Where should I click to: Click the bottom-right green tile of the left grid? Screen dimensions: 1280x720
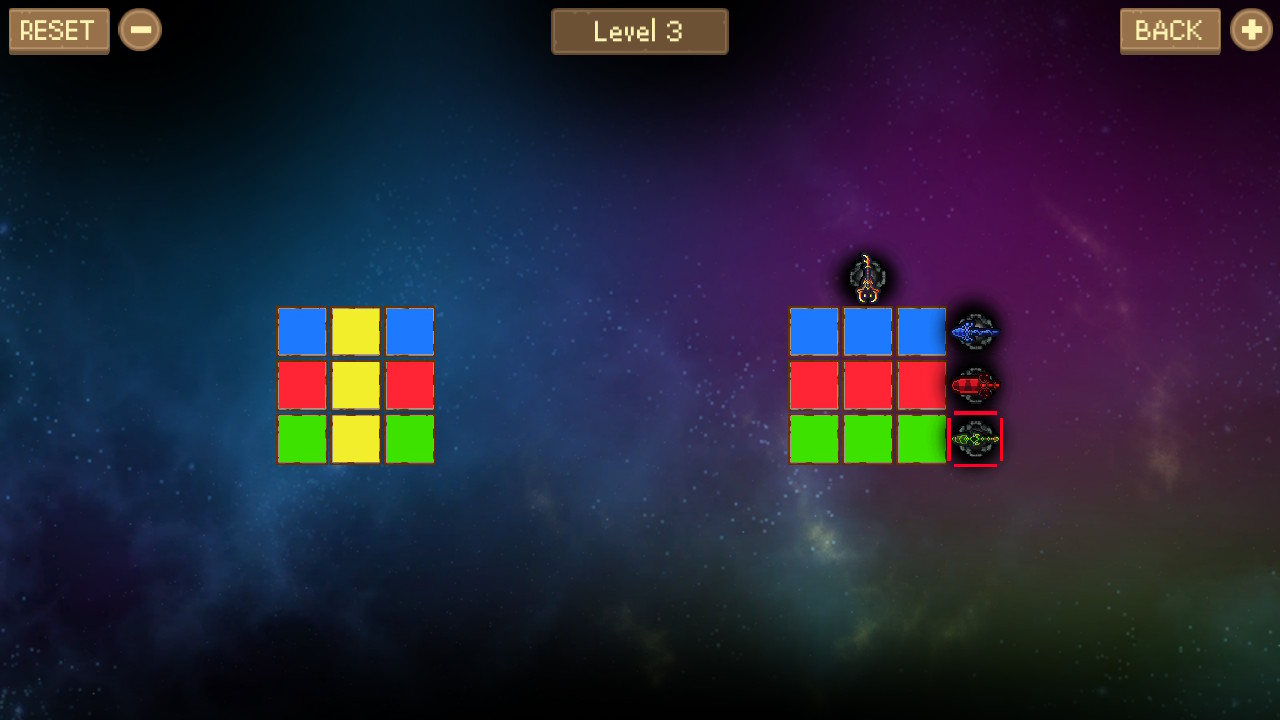click(409, 438)
